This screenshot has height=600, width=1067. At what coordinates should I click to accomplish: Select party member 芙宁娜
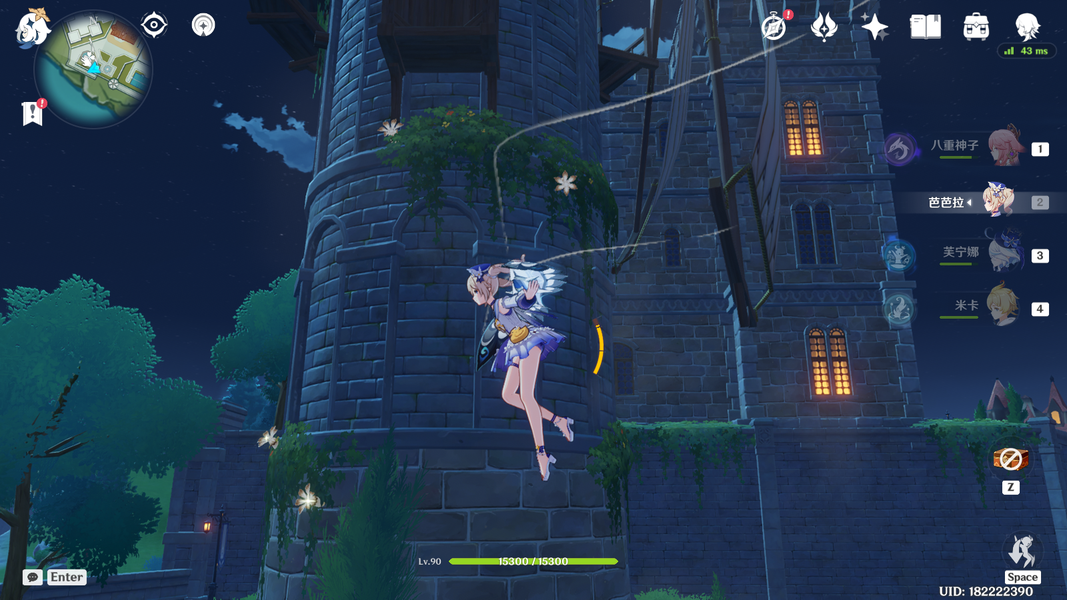tap(1002, 254)
